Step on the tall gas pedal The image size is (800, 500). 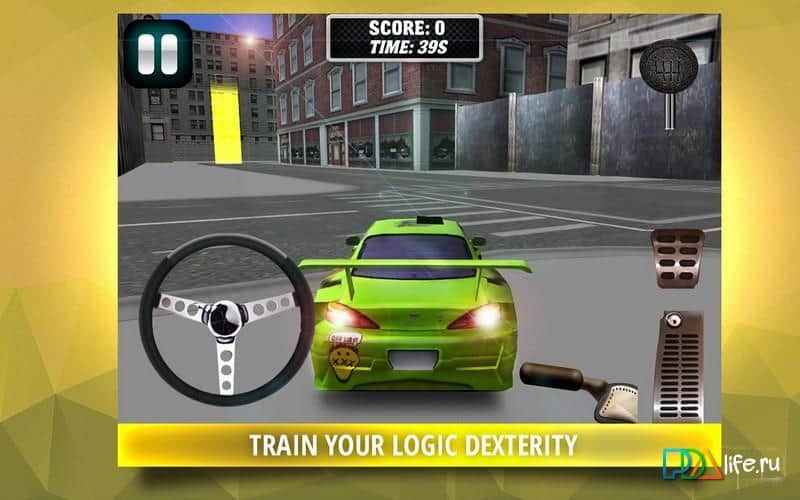pyautogui.click(x=677, y=363)
